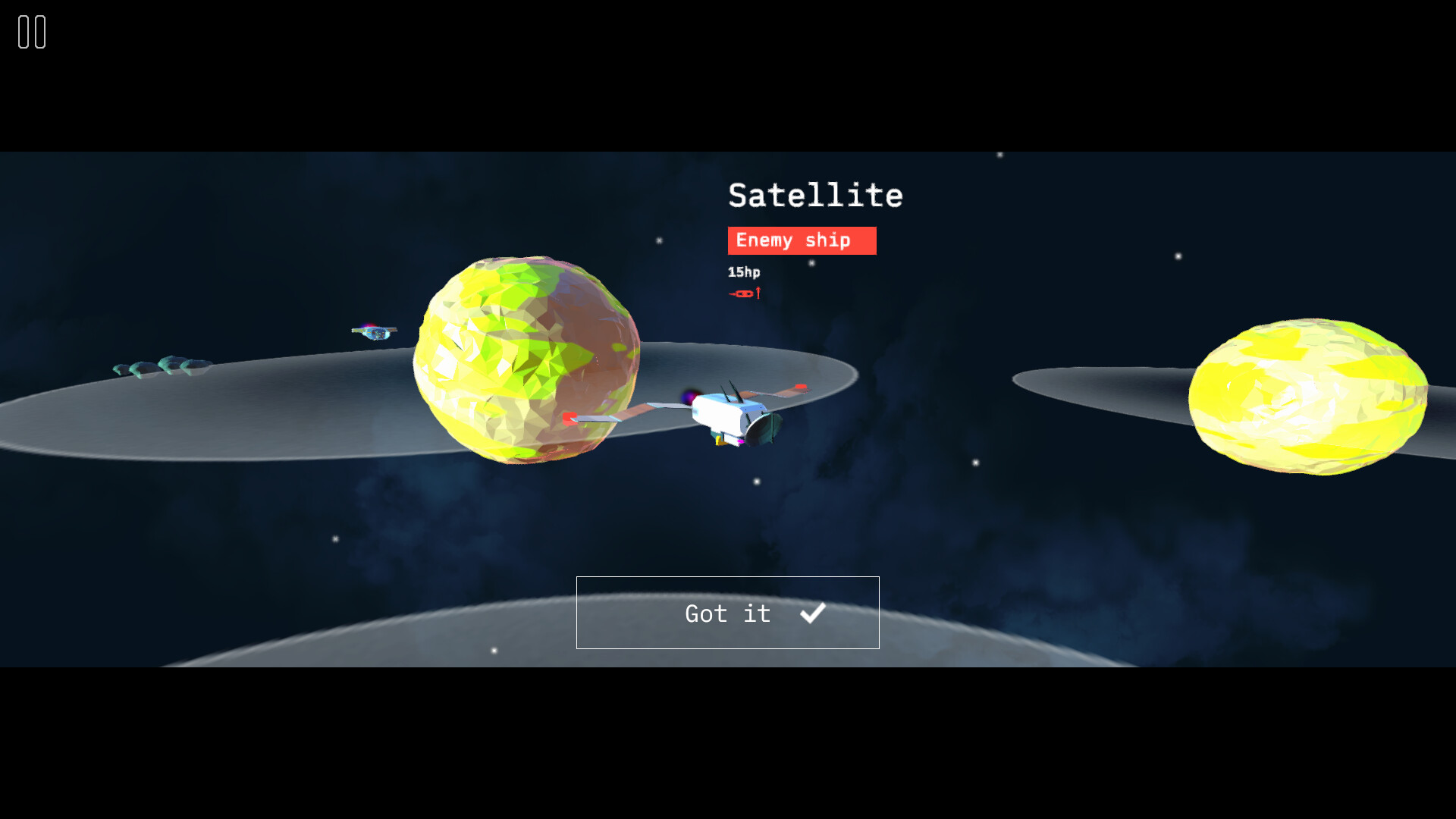Click the red upward arrow beside the rocket icon

point(758,291)
